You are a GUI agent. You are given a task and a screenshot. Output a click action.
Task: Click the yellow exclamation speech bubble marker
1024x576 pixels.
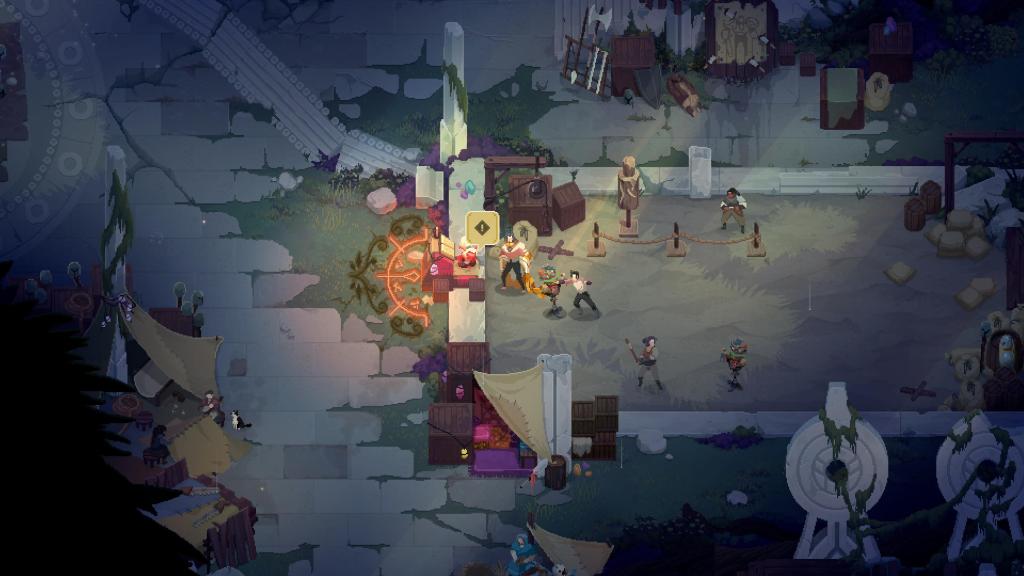(482, 228)
